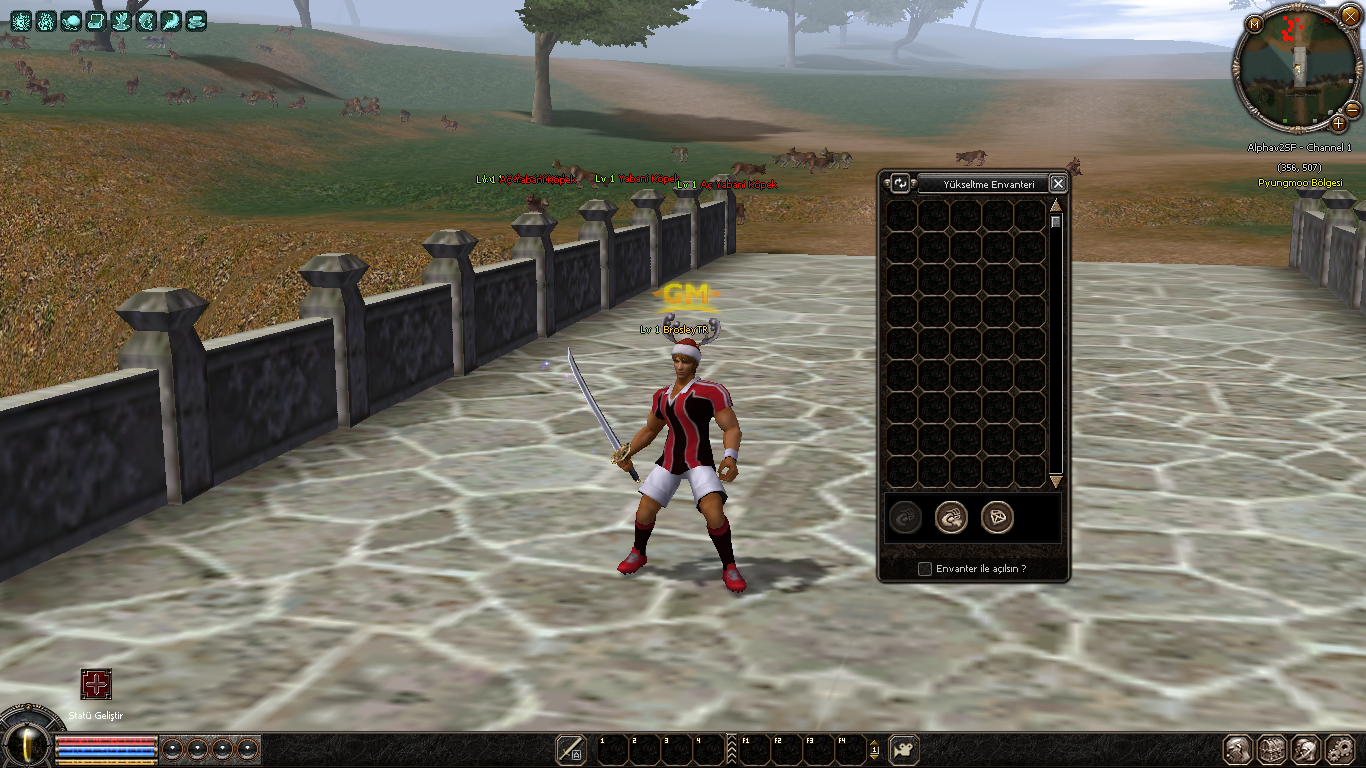Select the crescent moon buff icon
Viewport: 1366px width, 768px height.
point(171,19)
